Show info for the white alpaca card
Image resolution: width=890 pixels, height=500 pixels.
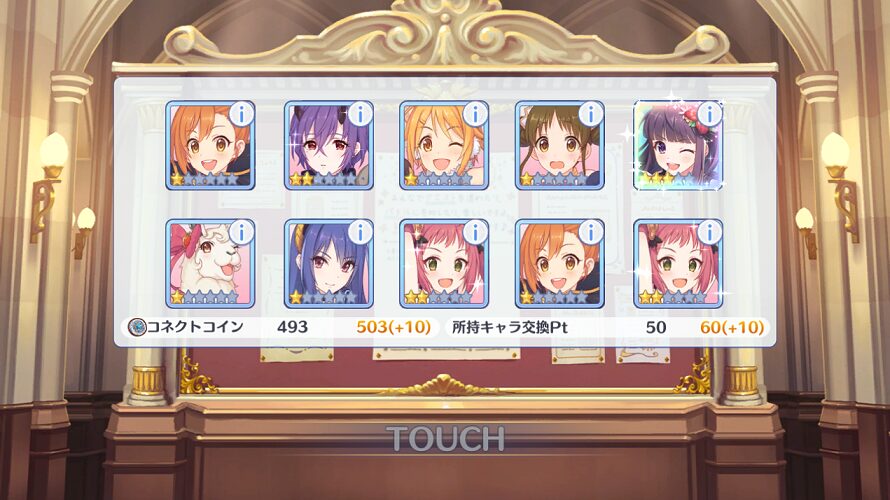[241, 232]
